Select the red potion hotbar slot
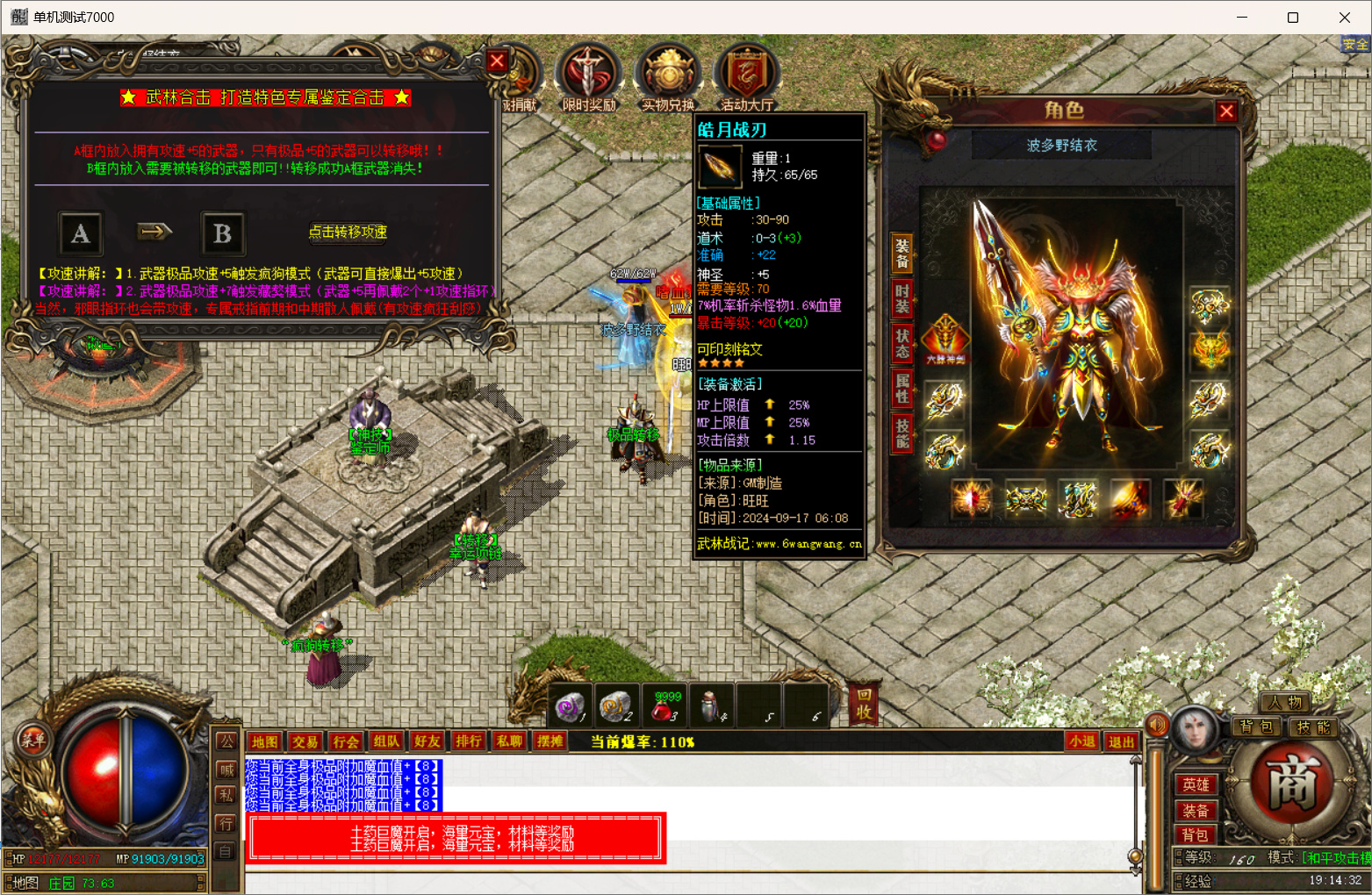Image resolution: width=1372 pixels, height=895 pixels. pos(665,706)
